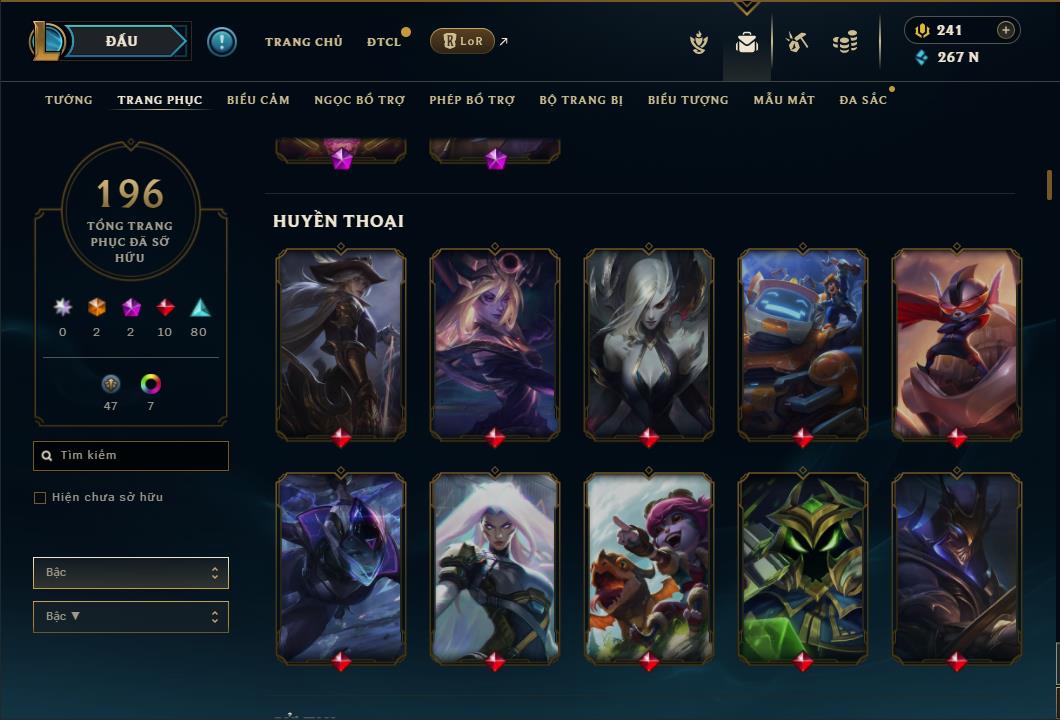Go to the ĐTCL section
Screen dimensions: 1060x720
(x=383, y=42)
